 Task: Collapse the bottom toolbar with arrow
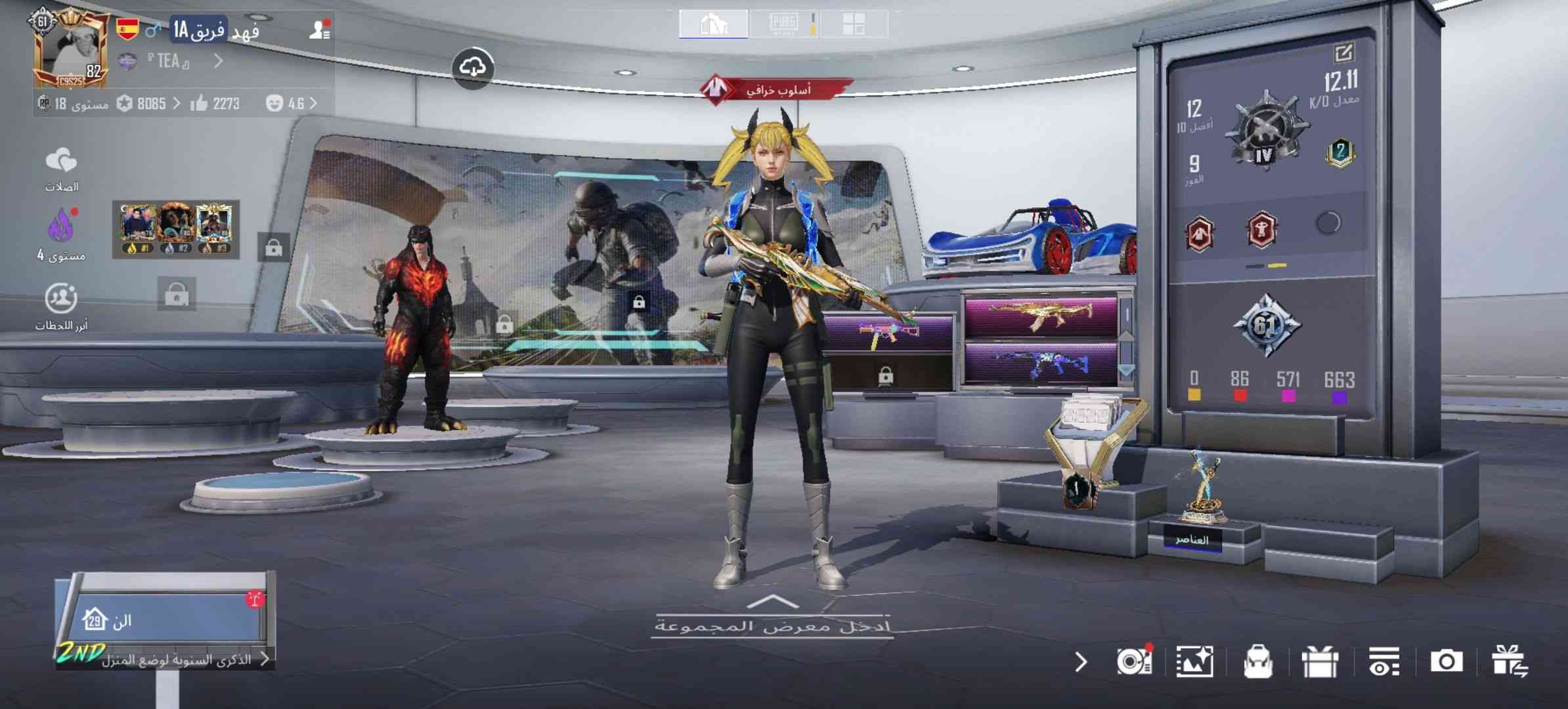1081,662
